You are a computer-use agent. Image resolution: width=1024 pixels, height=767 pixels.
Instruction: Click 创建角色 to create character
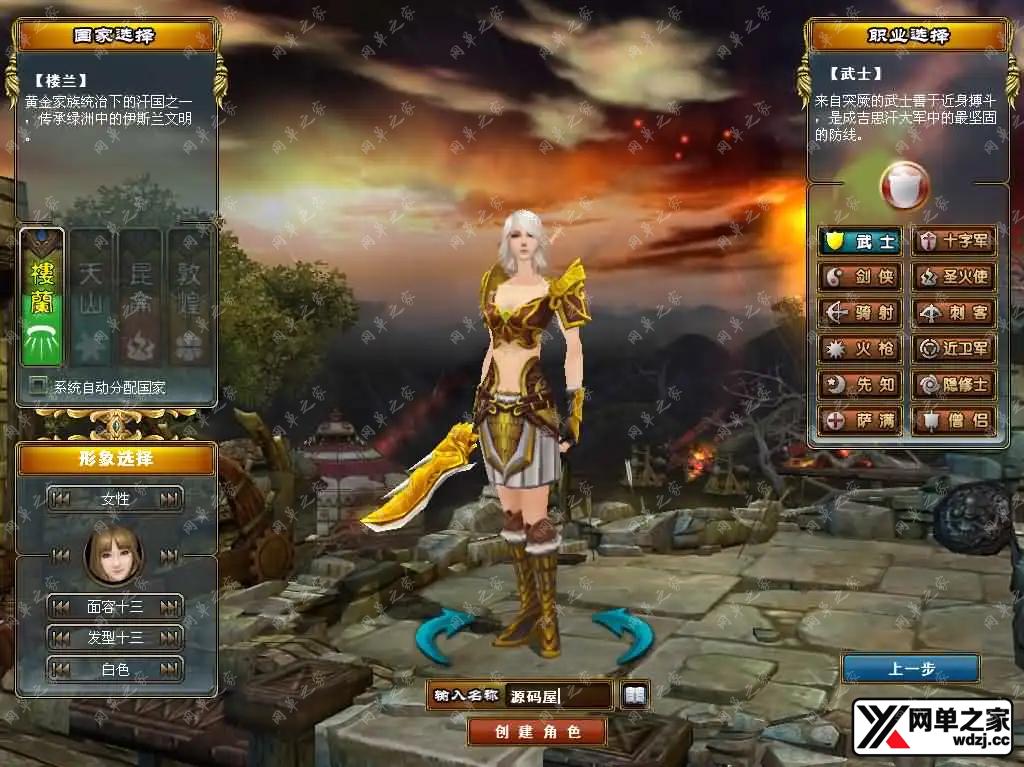[537, 731]
